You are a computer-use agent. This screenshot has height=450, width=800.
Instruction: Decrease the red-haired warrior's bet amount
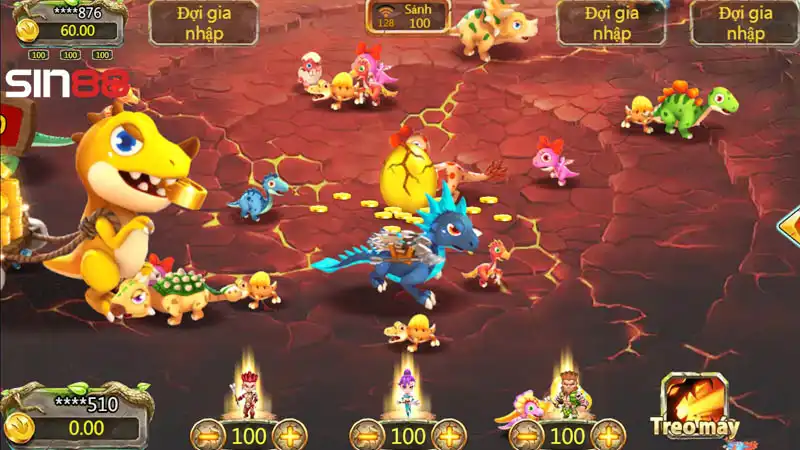point(208,436)
